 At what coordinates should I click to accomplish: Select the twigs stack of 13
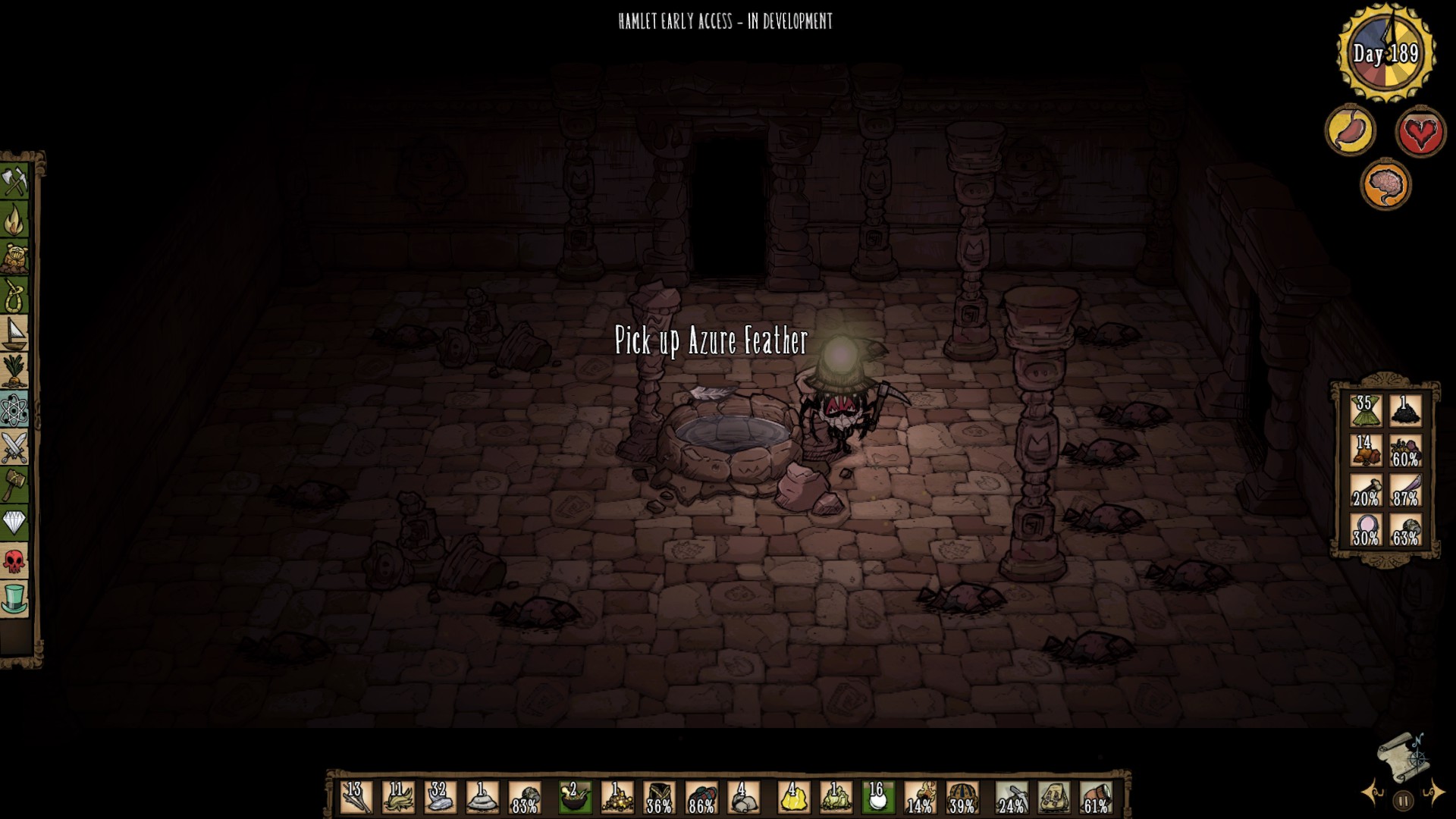pyautogui.click(x=356, y=798)
